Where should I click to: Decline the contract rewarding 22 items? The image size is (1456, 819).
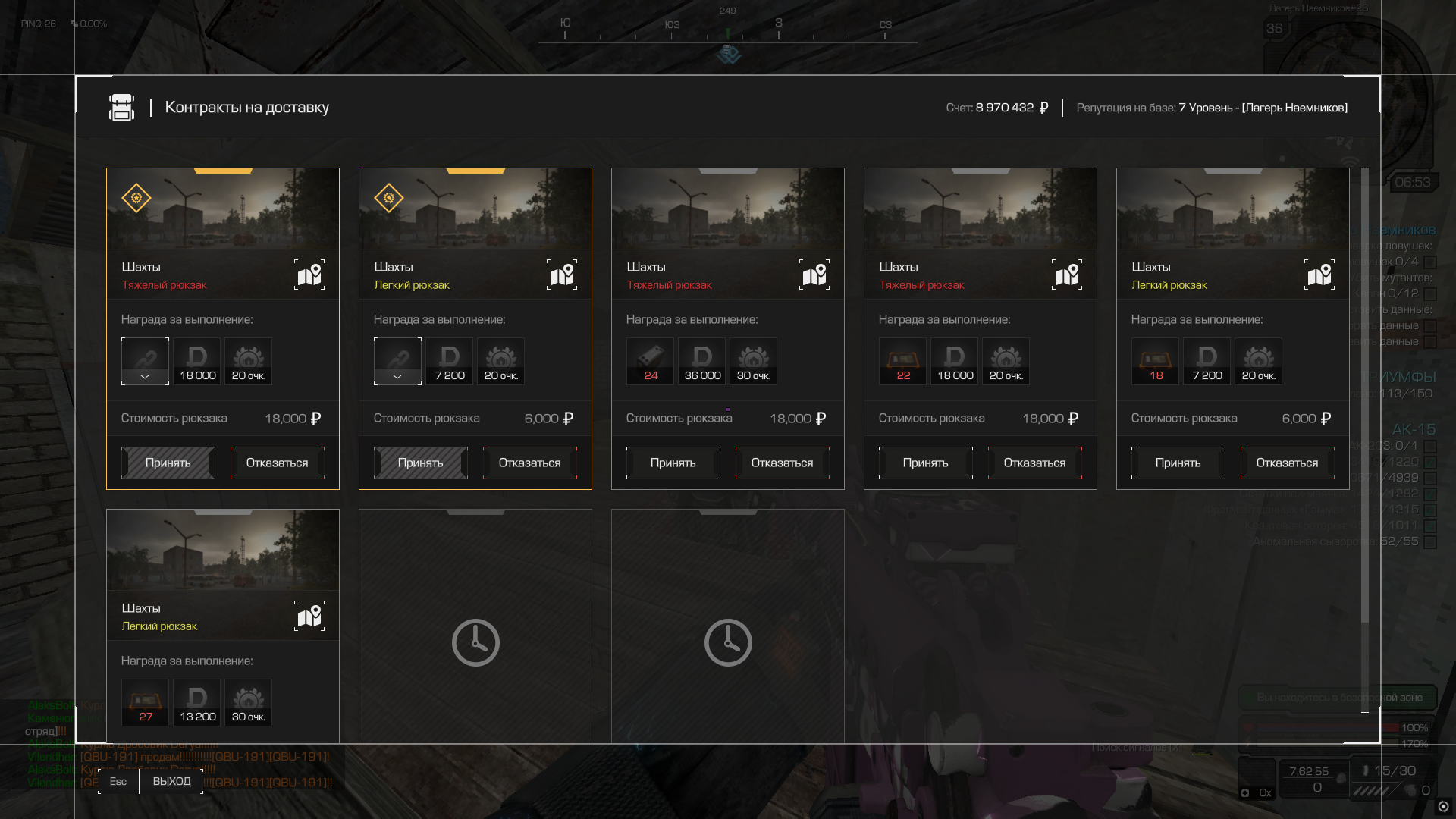tap(1034, 463)
